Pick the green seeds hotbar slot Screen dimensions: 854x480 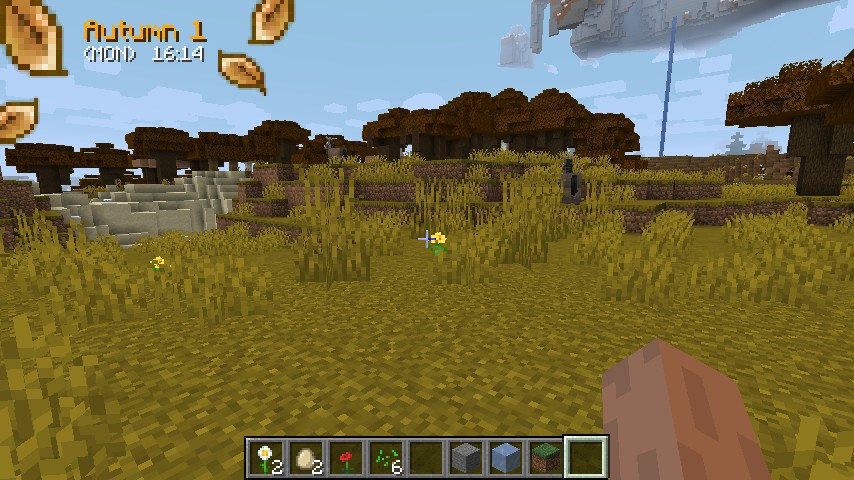pos(386,458)
